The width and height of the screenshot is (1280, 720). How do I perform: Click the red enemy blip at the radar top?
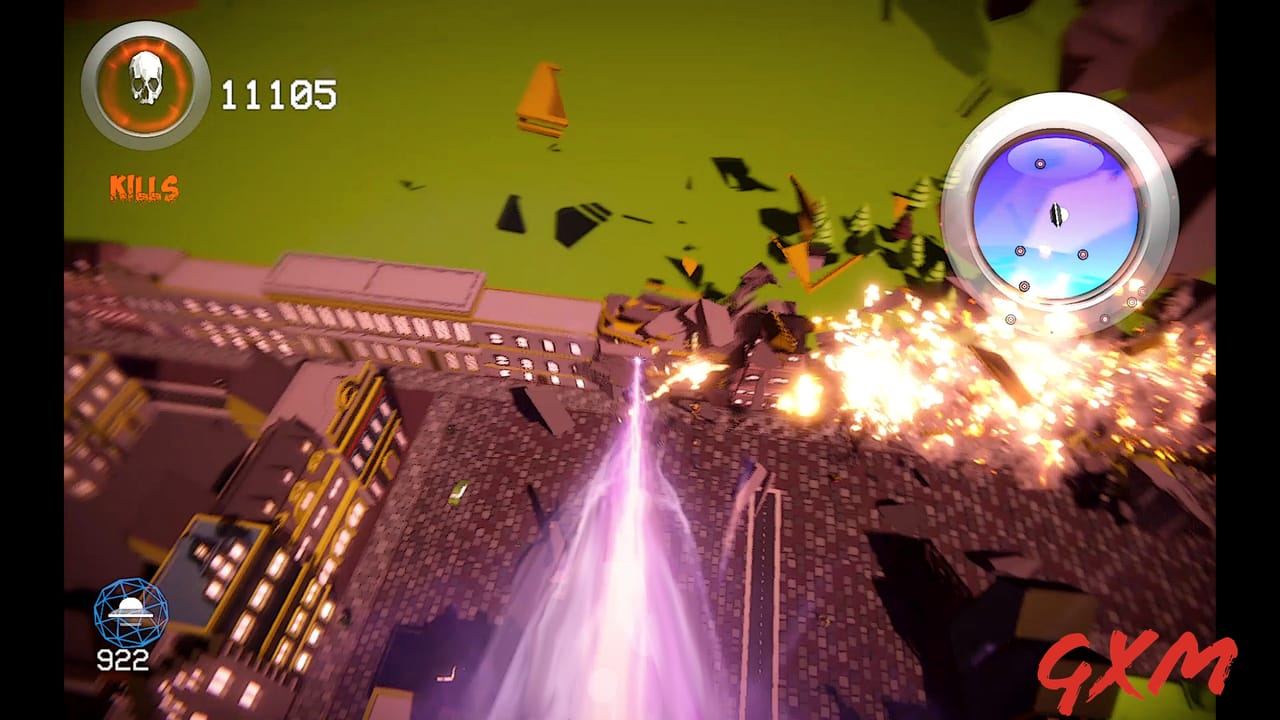[1039, 164]
